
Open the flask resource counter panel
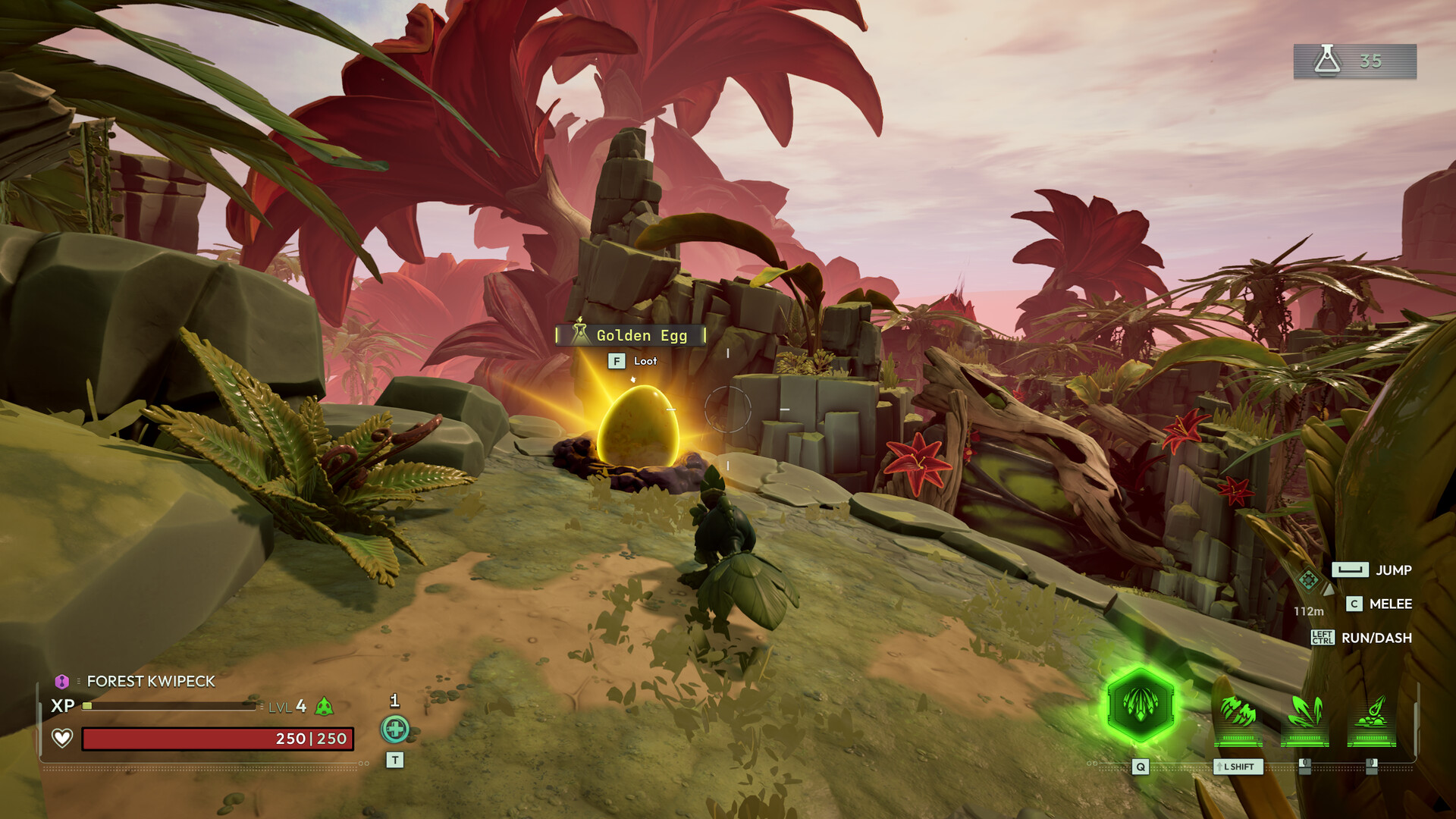(1354, 61)
